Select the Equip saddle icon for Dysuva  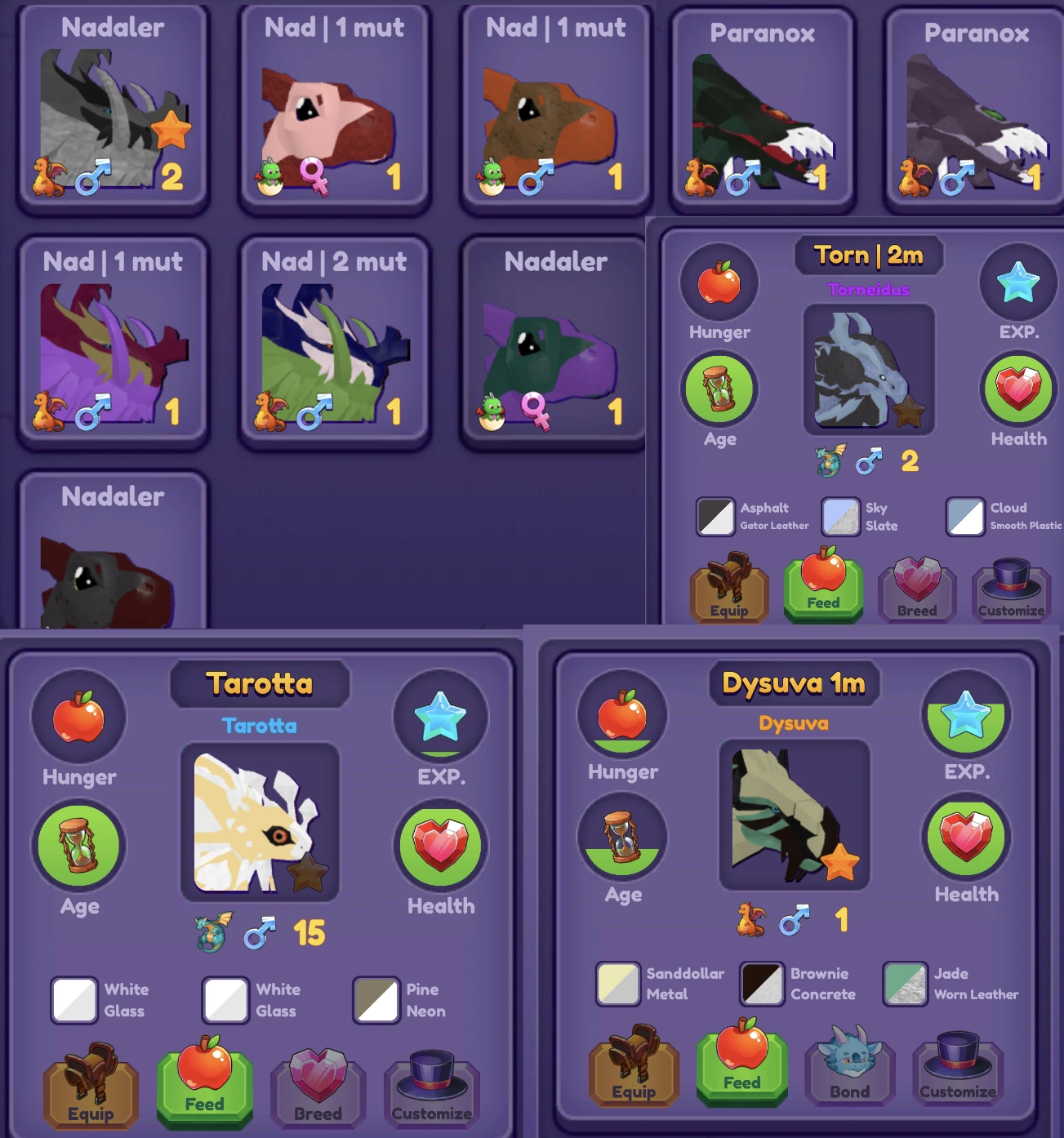[633, 1069]
